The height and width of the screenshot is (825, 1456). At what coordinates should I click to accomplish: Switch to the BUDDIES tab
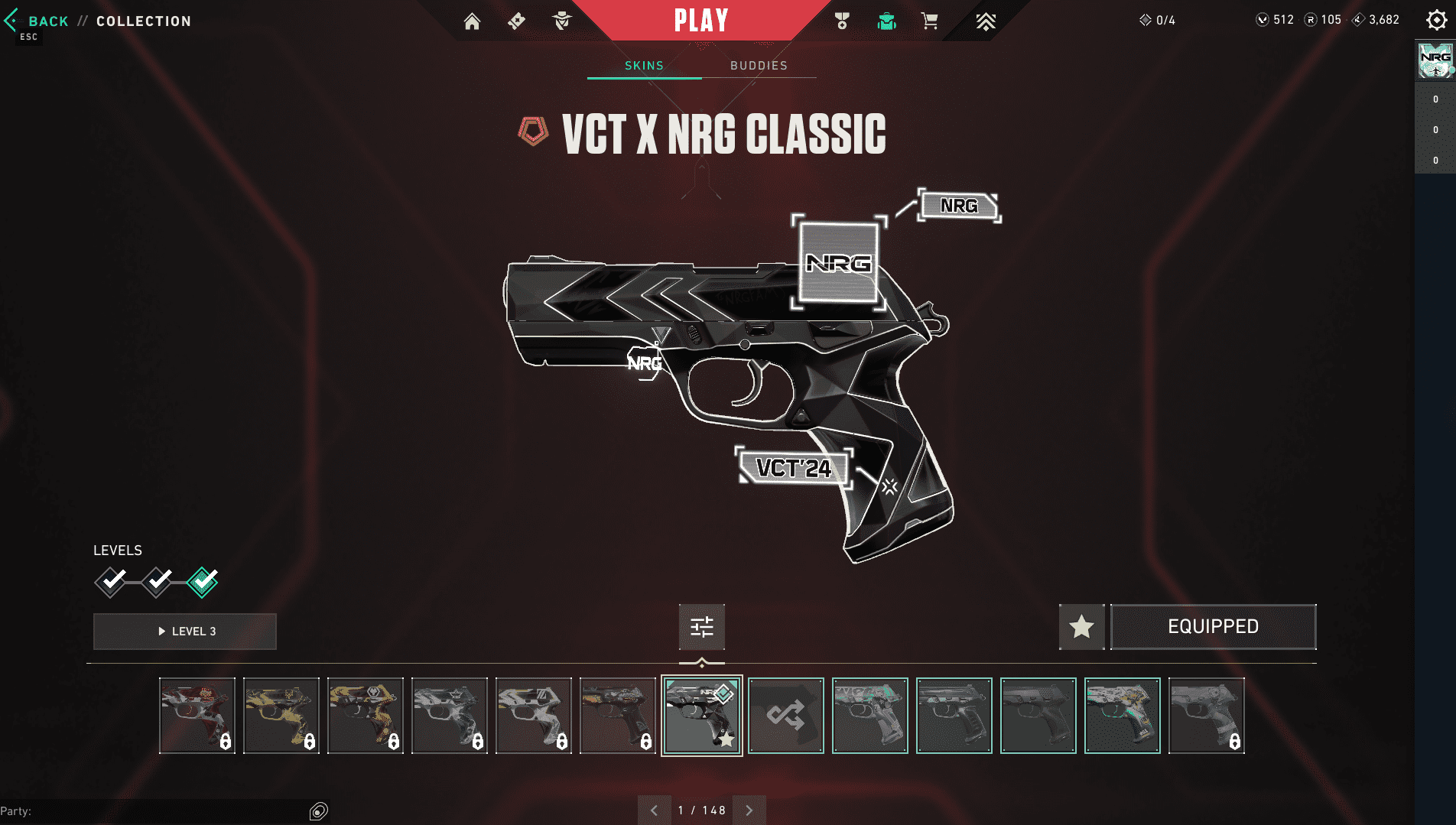click(x=758, y=66)
